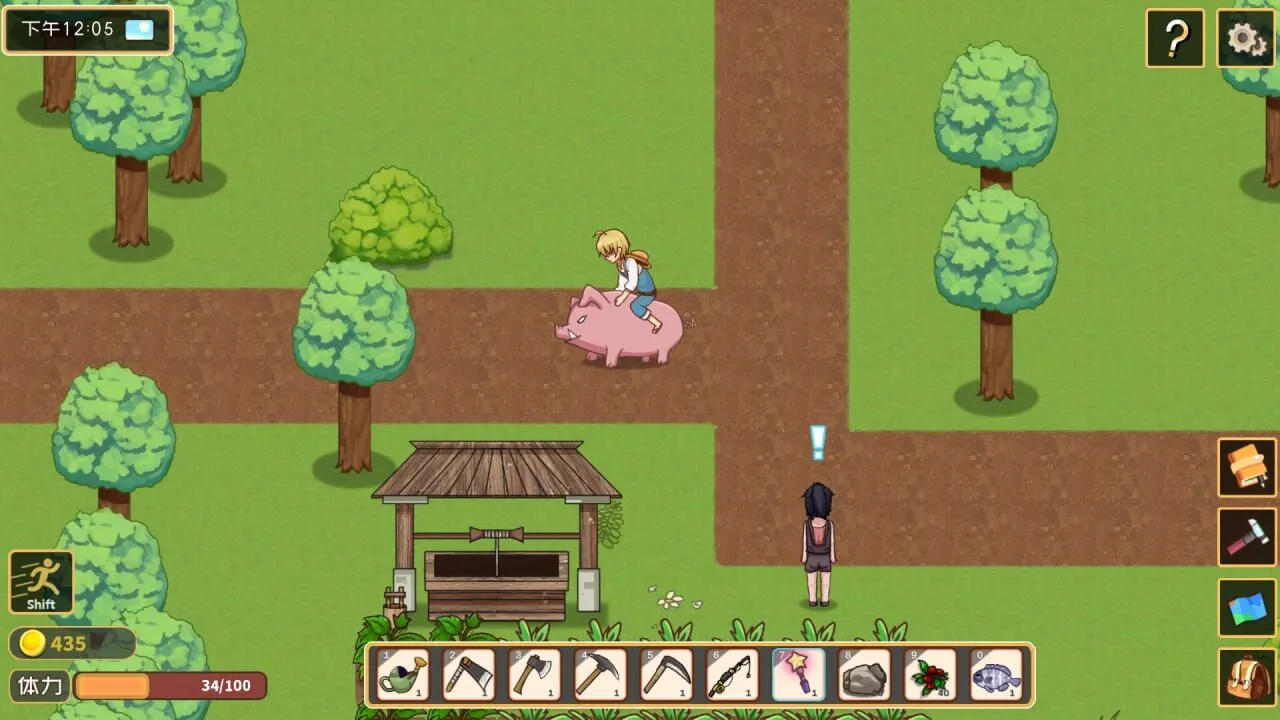Pick the fish in the last slot

pyautogui.click(x=997, y=675)
